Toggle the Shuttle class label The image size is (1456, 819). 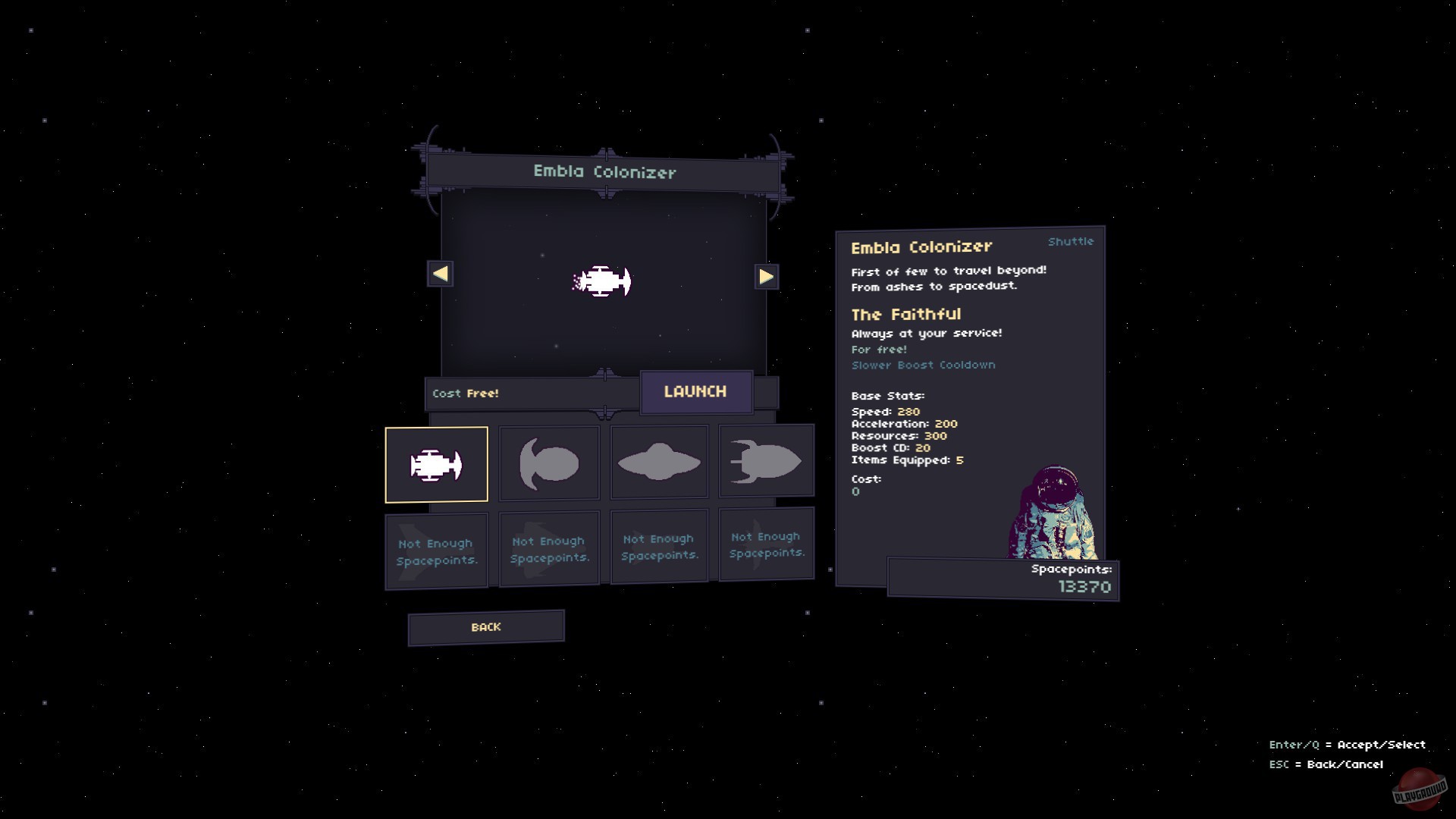tap(1069, 241)
